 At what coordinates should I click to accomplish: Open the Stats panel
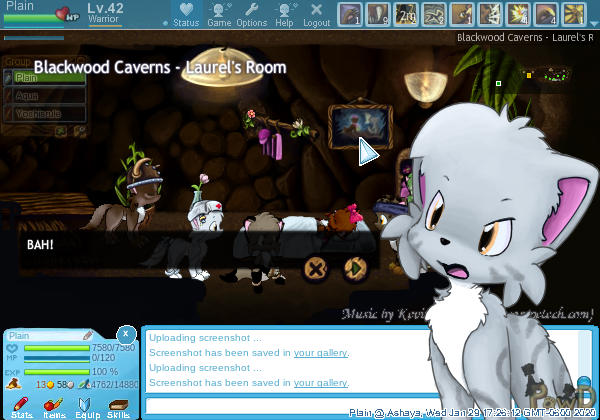pos(22,407)
